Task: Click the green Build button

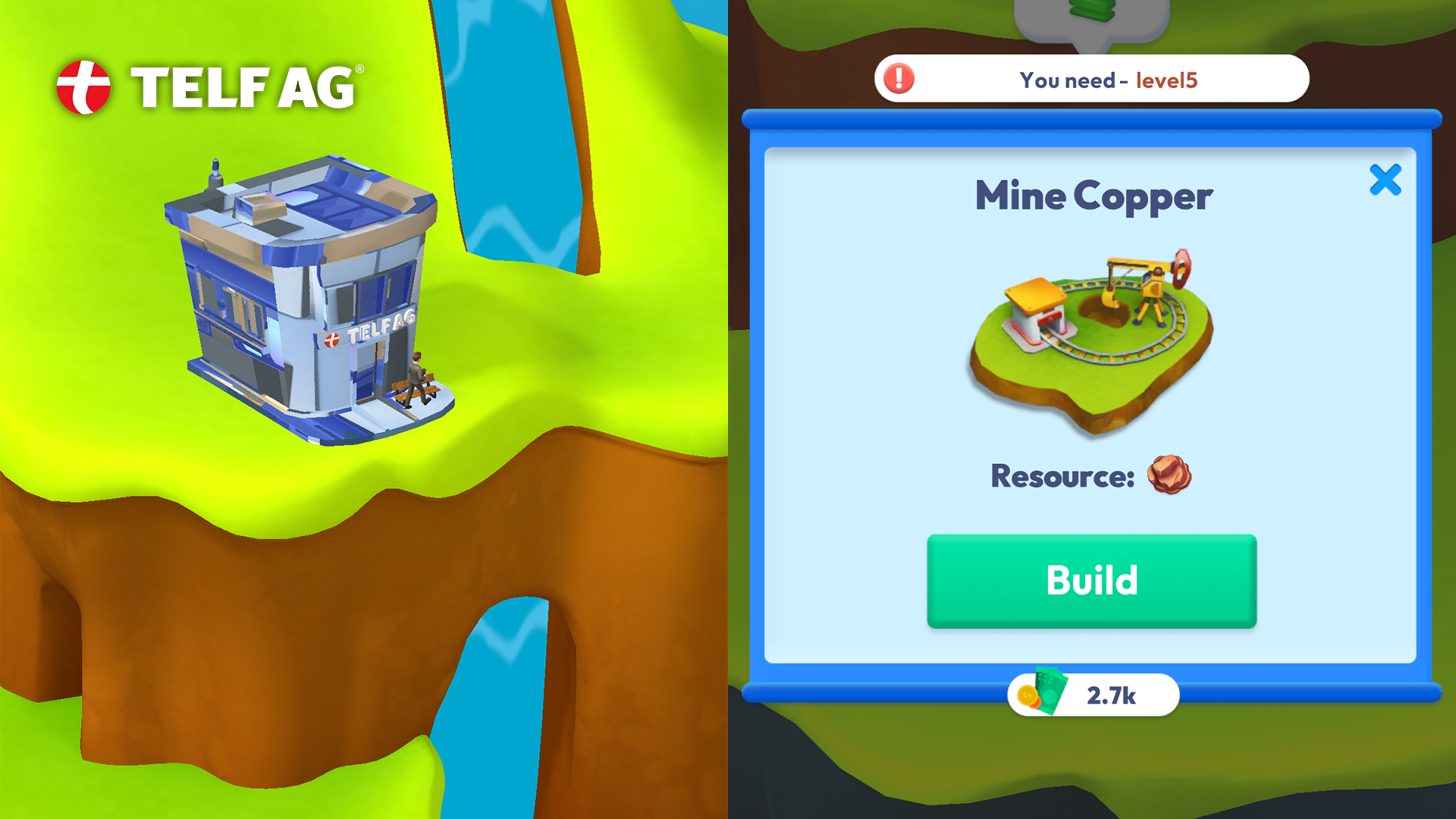Action: point(1091,581)
